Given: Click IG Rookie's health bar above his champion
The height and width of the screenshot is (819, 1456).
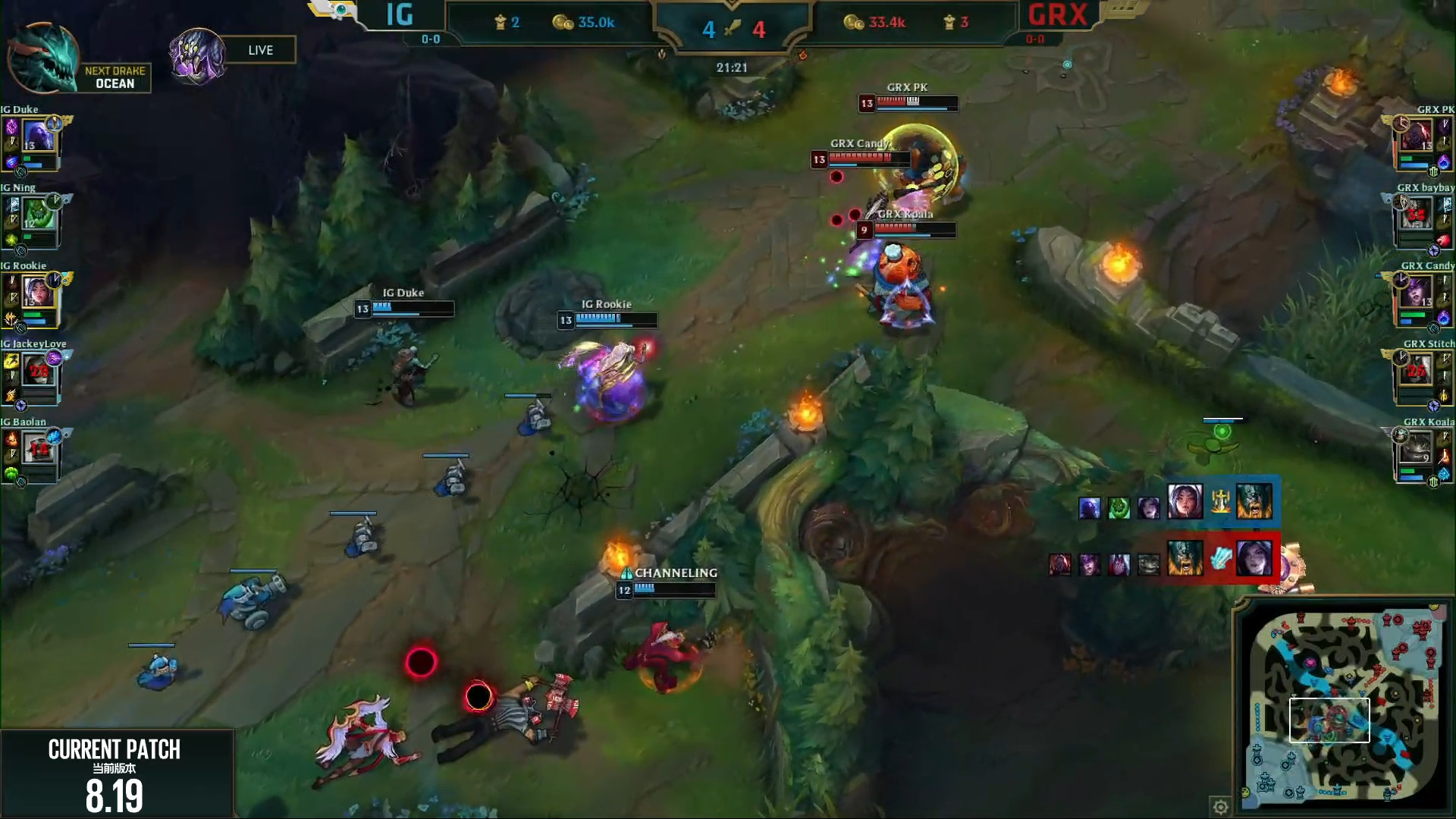Looking at the screenshot, I should coord(616,320).
